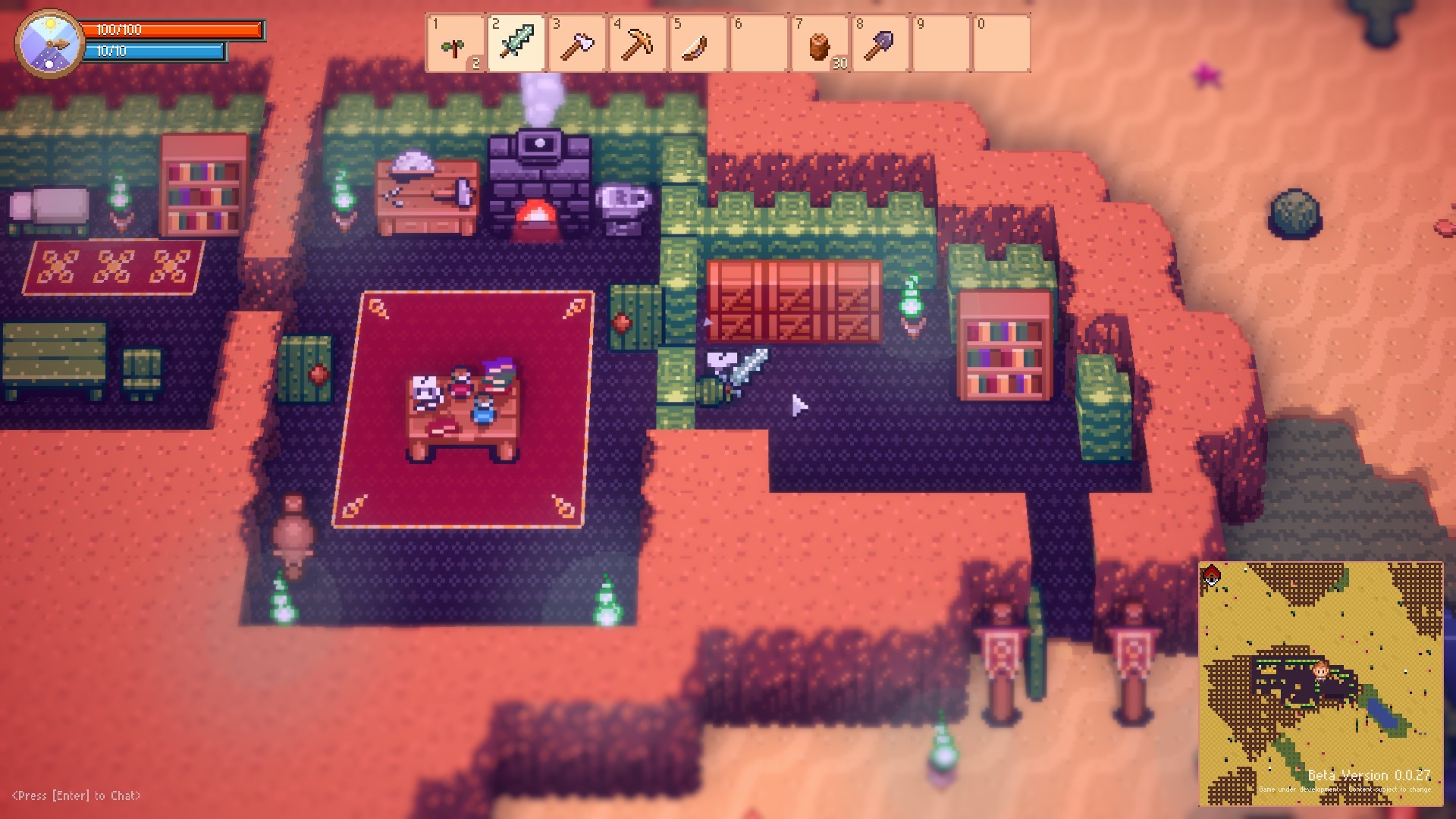This screenshot has width=1456, height=819.
Task: Select the shovel in hotbar slot 8
Action: coord(880,44)
